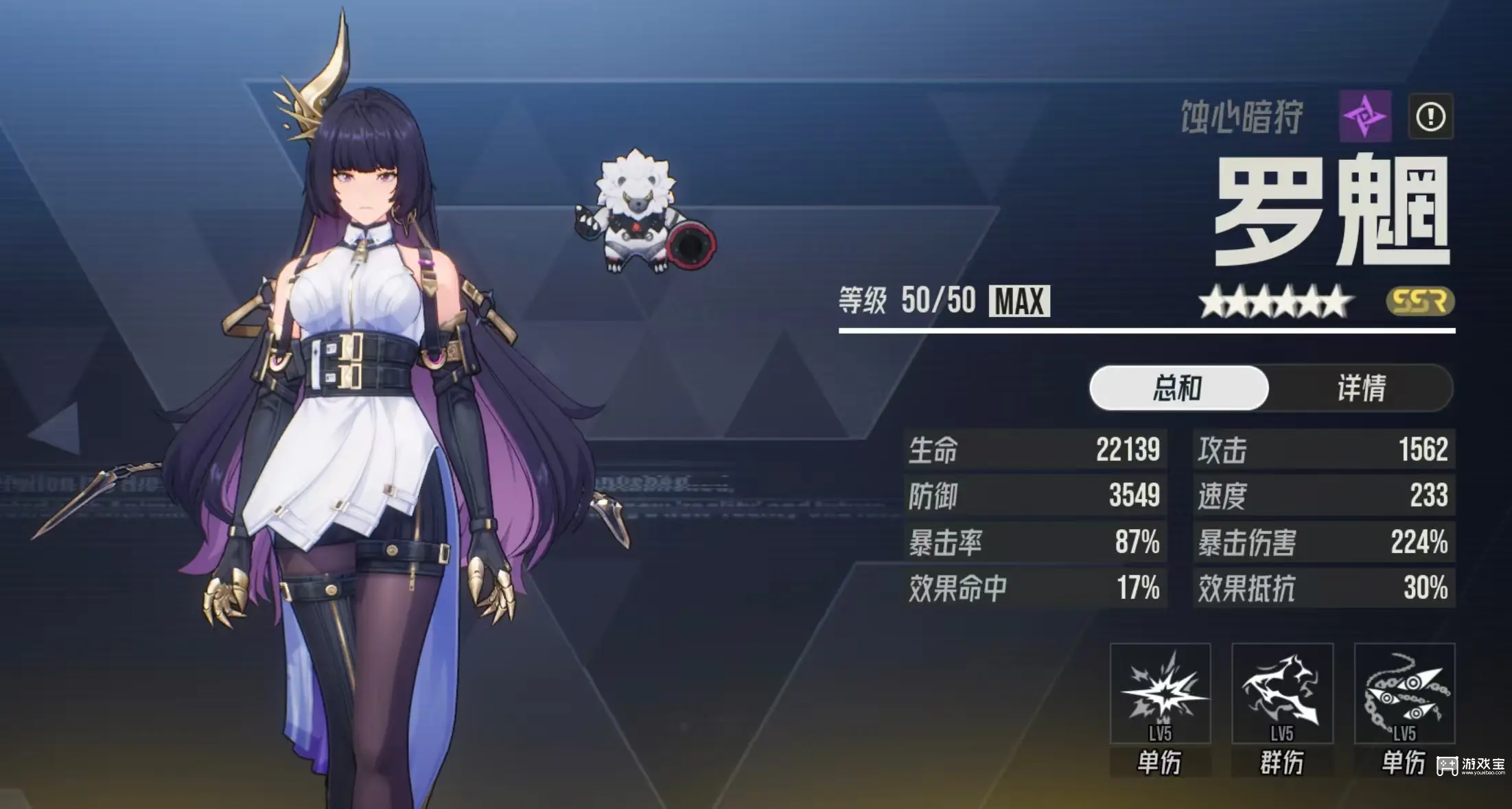Inspect the 群伤 beast skill icon
This screenshot has width=1512, height=809.
[1282, 693]
